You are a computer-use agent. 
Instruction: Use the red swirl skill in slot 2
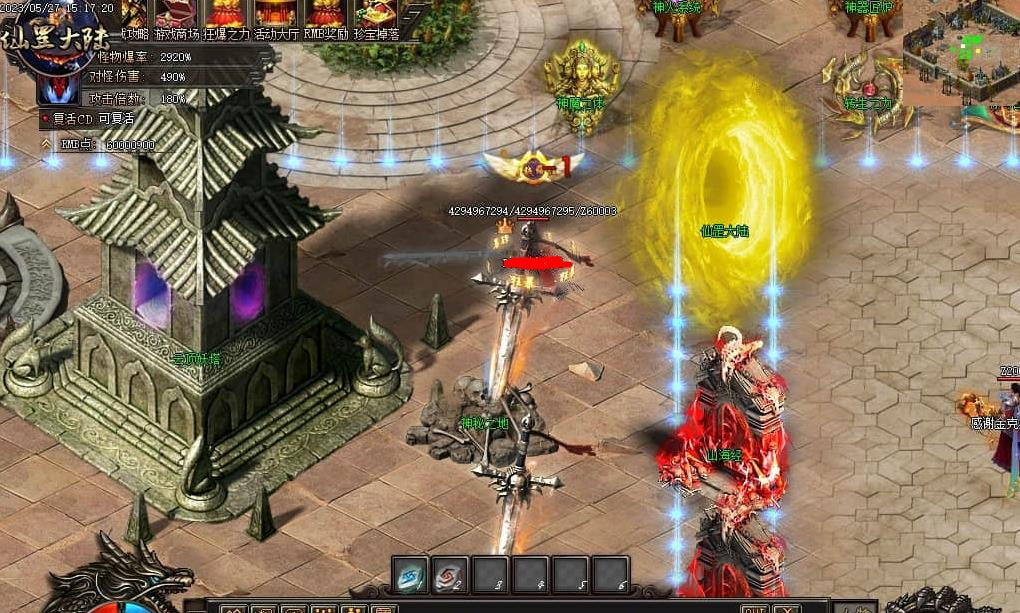[451, 575]
